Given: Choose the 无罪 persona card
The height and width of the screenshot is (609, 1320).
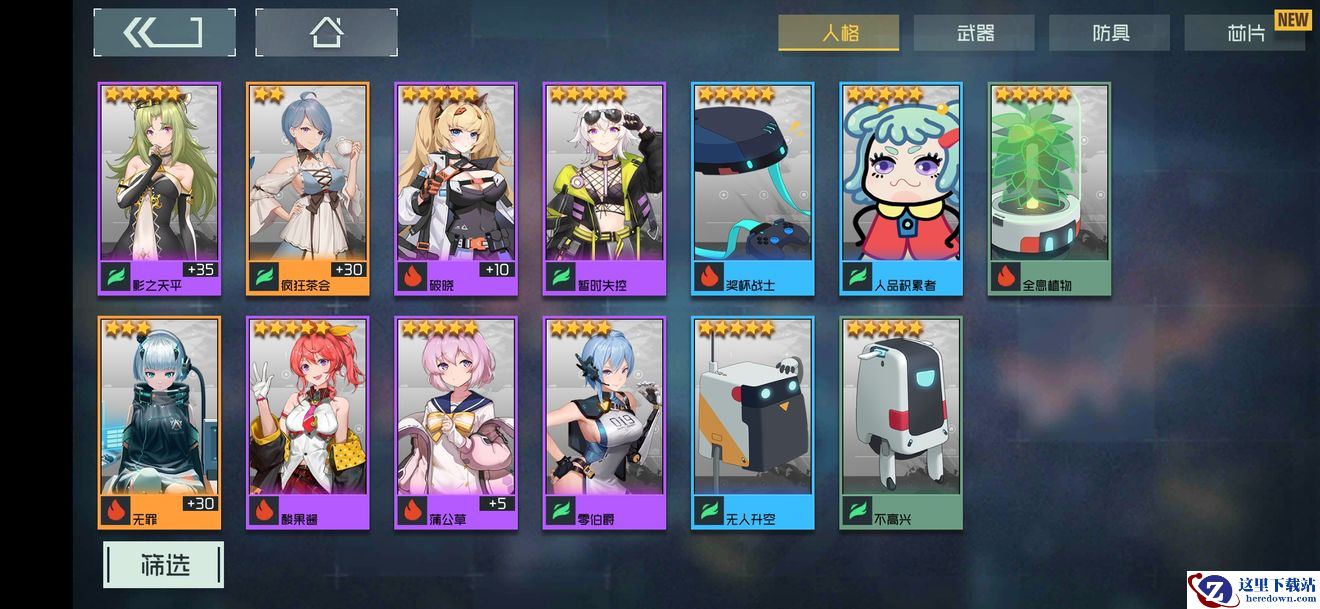Looking at the screenshot, I should click(x=159, y=422).
